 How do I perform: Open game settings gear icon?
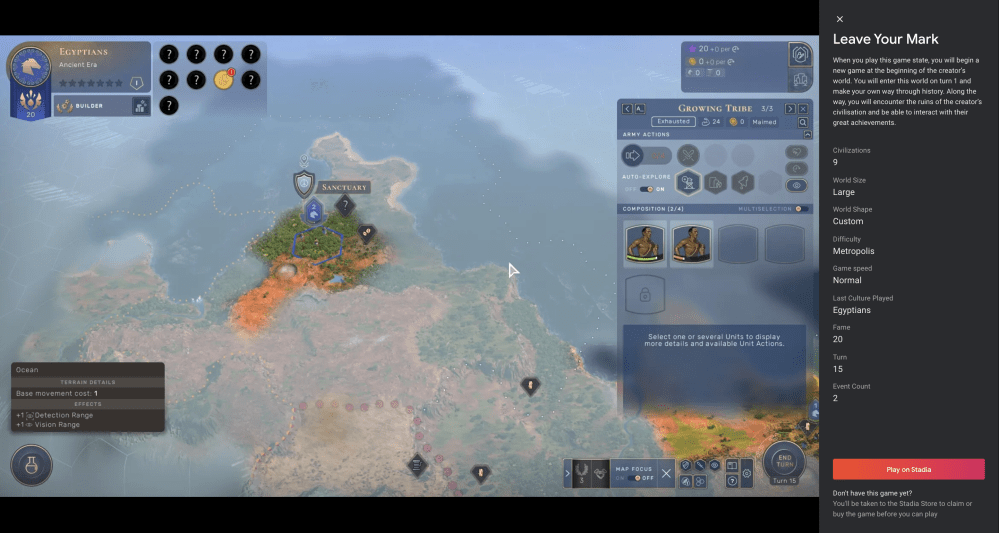click(x=747, y=473)
